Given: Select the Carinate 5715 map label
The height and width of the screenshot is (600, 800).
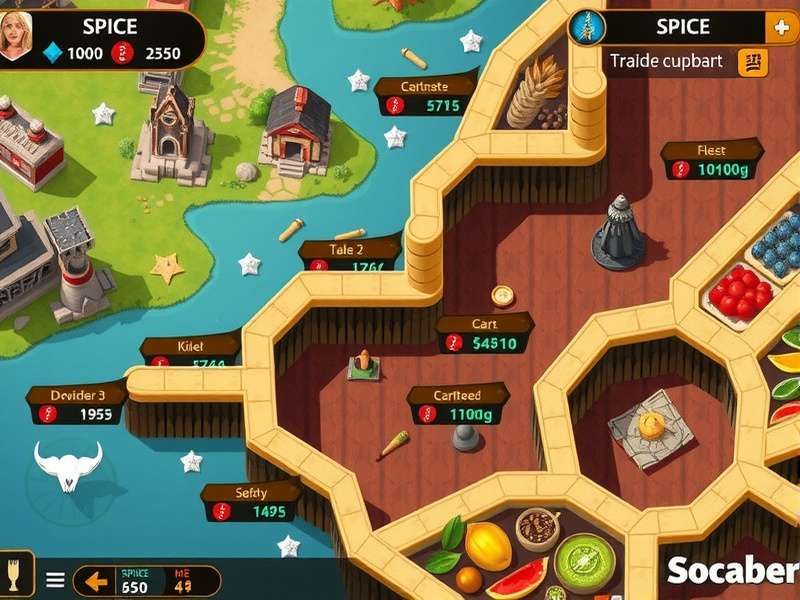Looking at the screenshot, I should click(427, 96).
